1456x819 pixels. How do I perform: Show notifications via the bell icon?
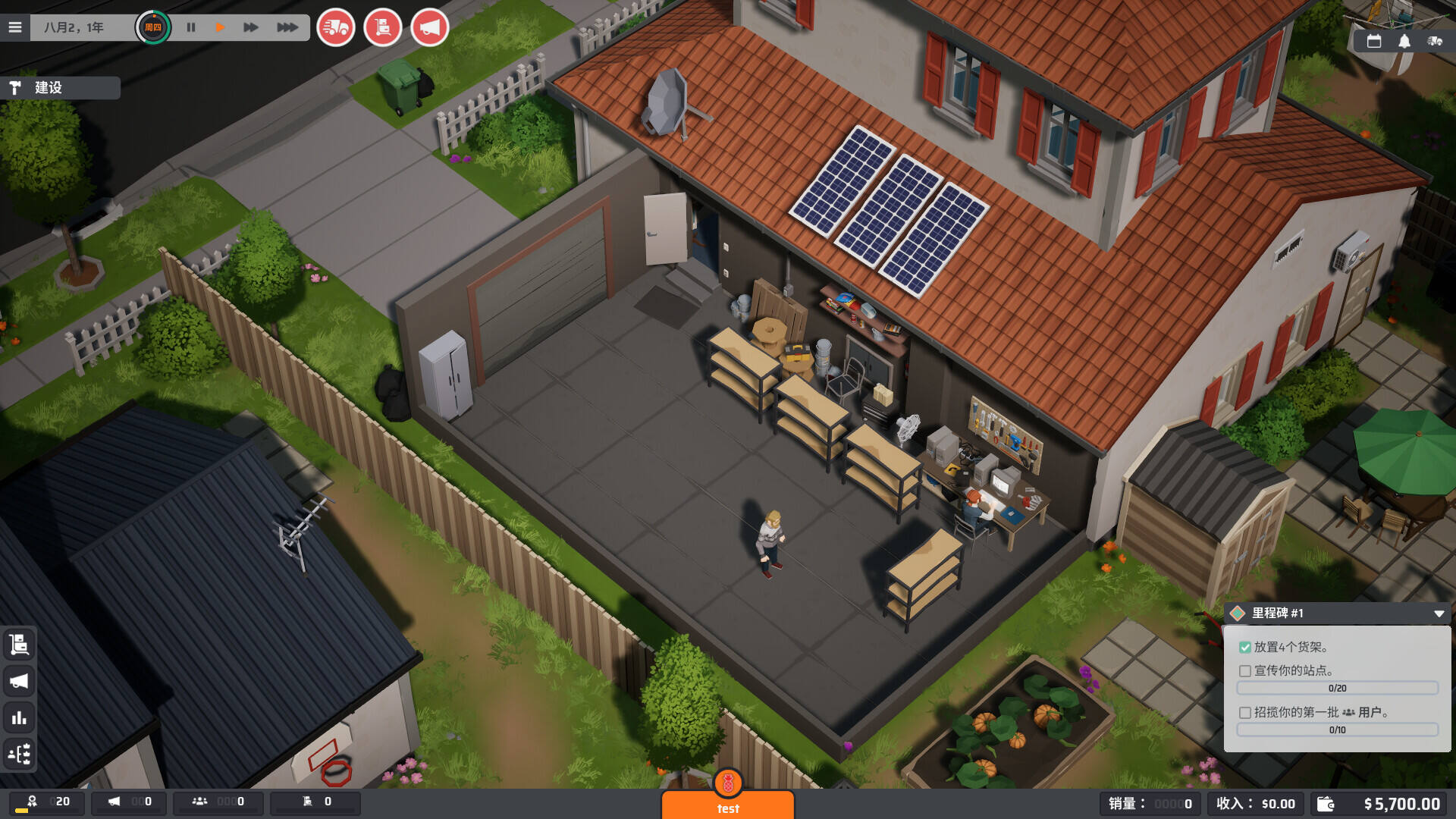pos(1404,42)
